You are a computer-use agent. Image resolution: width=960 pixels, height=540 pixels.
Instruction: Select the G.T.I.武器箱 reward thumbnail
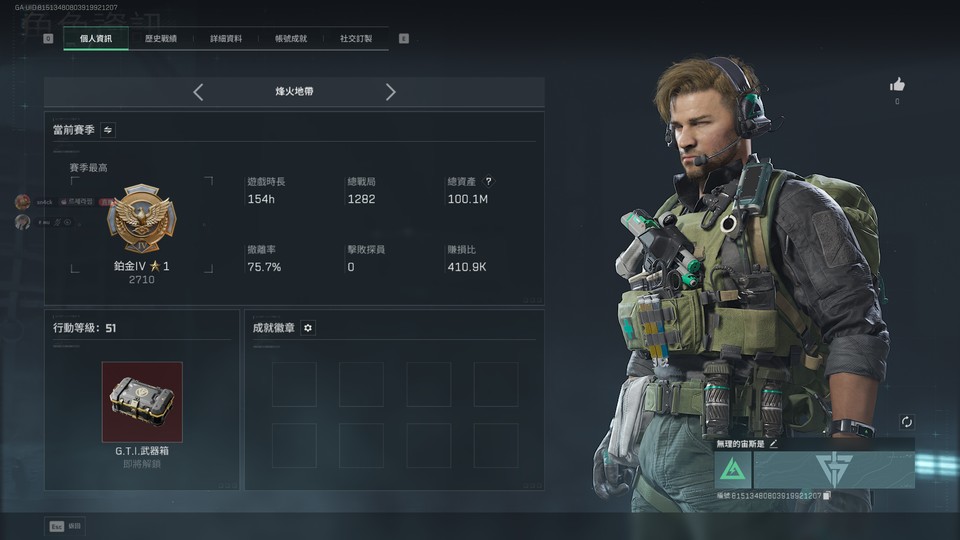142,402
